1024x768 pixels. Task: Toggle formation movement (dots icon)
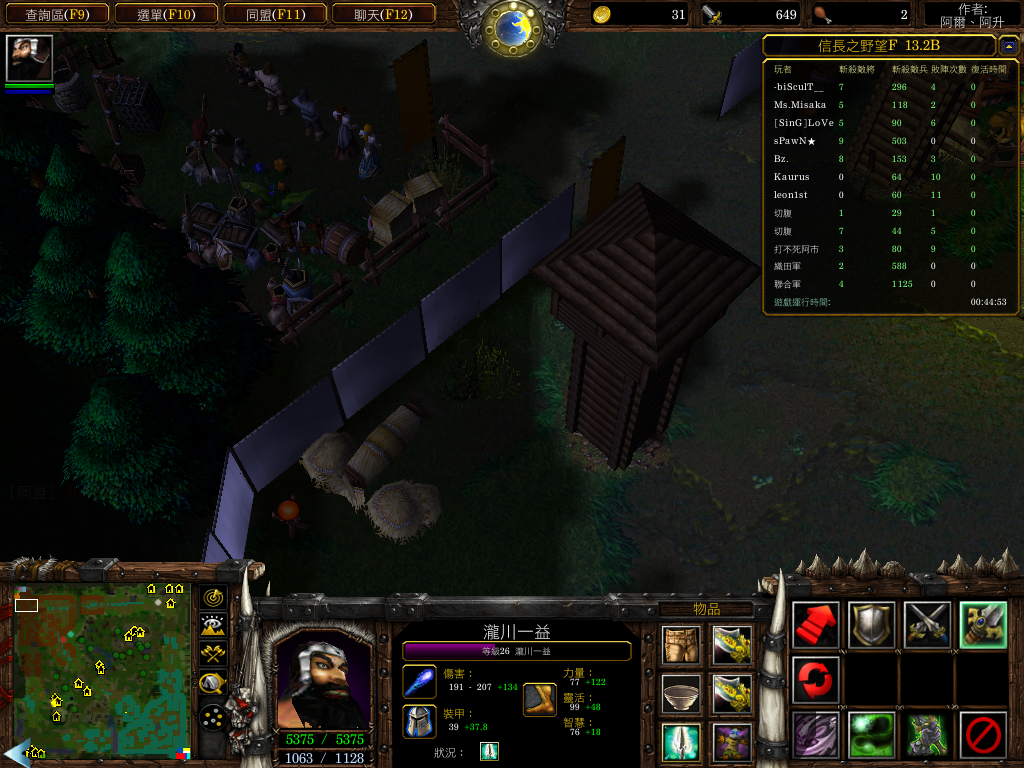point(212,717)
